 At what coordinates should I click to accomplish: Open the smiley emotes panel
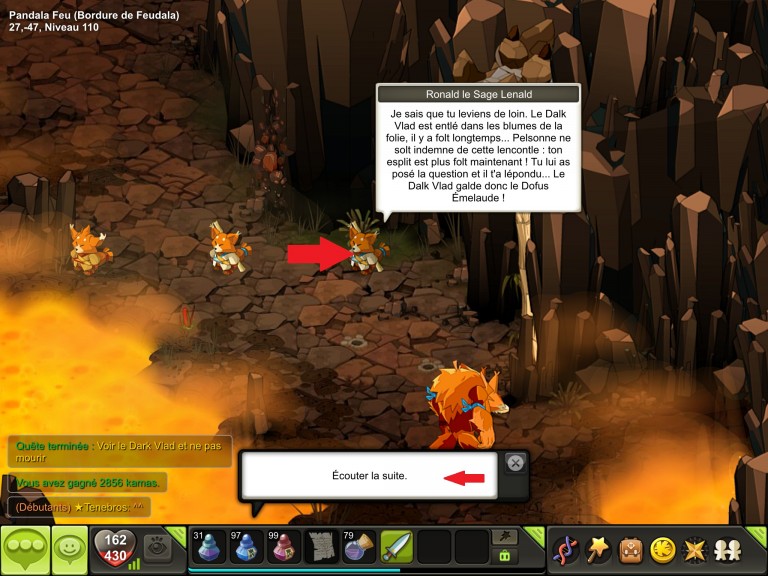click(68, 549)
